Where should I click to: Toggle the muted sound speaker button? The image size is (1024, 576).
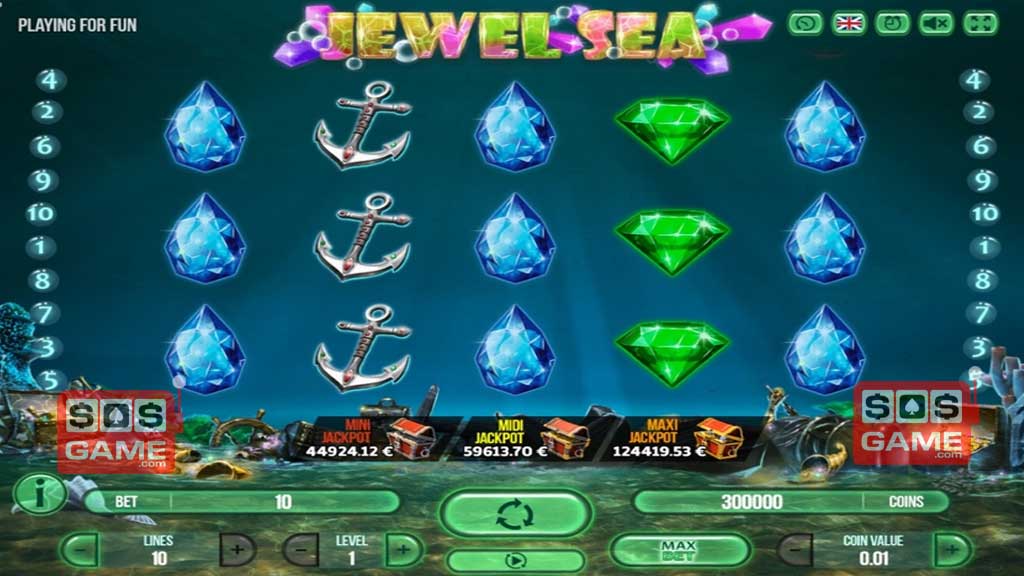click(x=937, y=23)
